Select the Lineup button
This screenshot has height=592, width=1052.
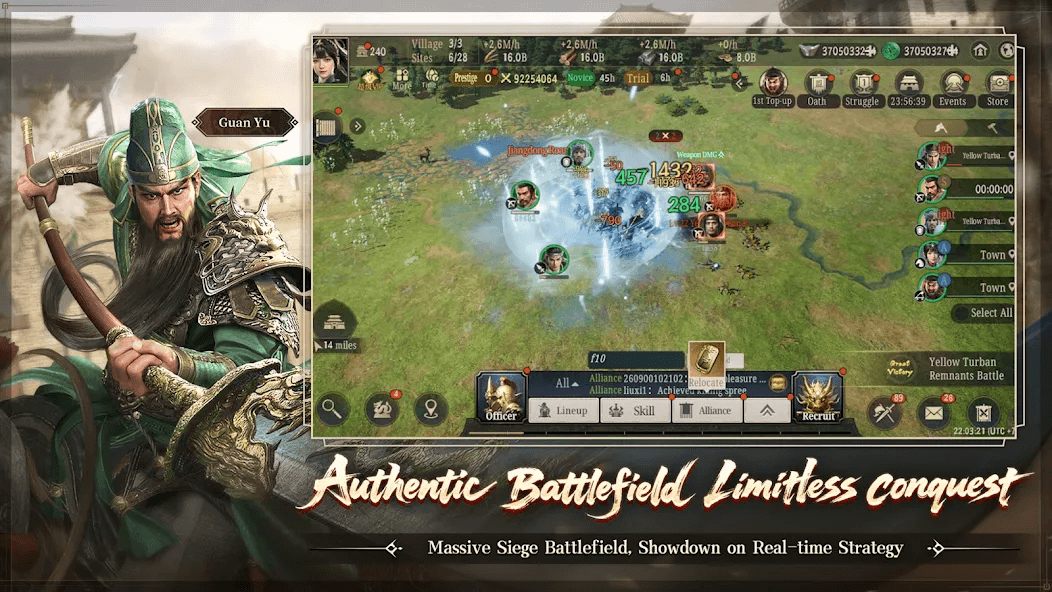[562, 410]
